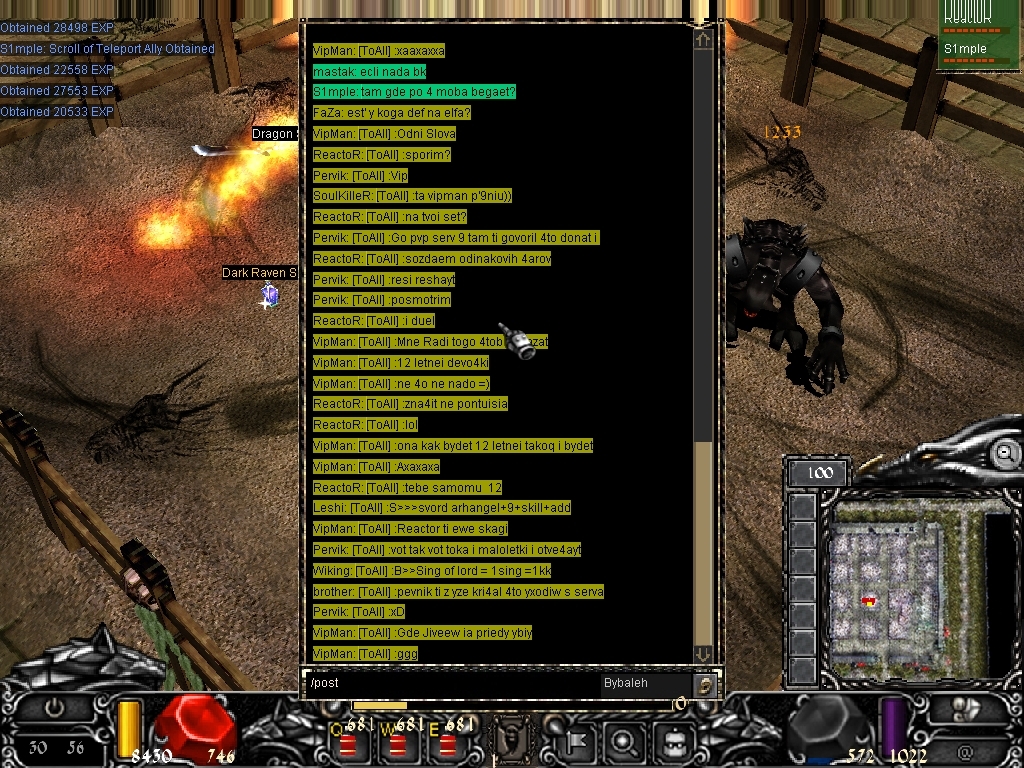Click the power button on the left panel
This screenshot has height=768, width=1024.
[x=54, y=707]
